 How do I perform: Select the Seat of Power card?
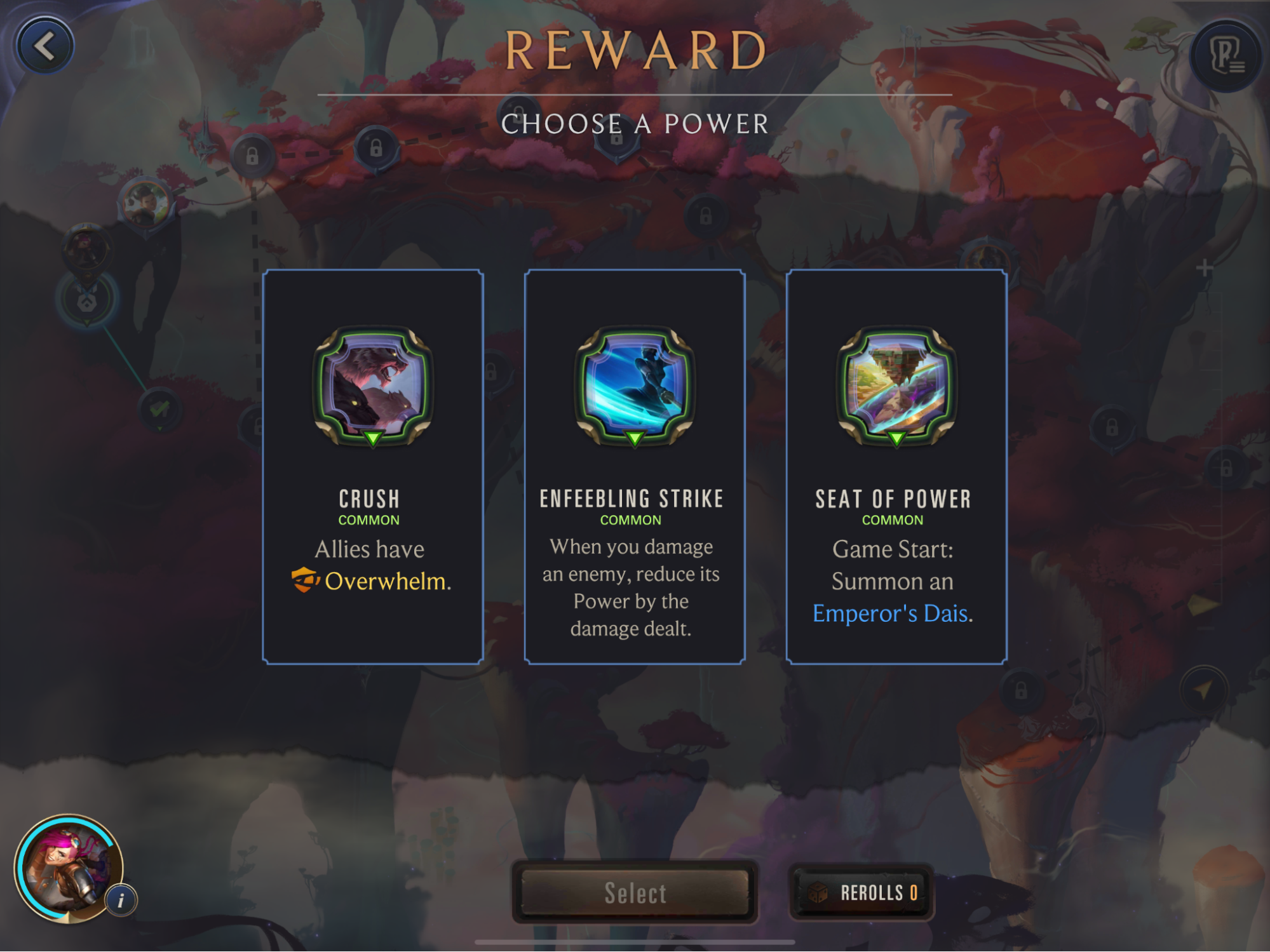896,467
